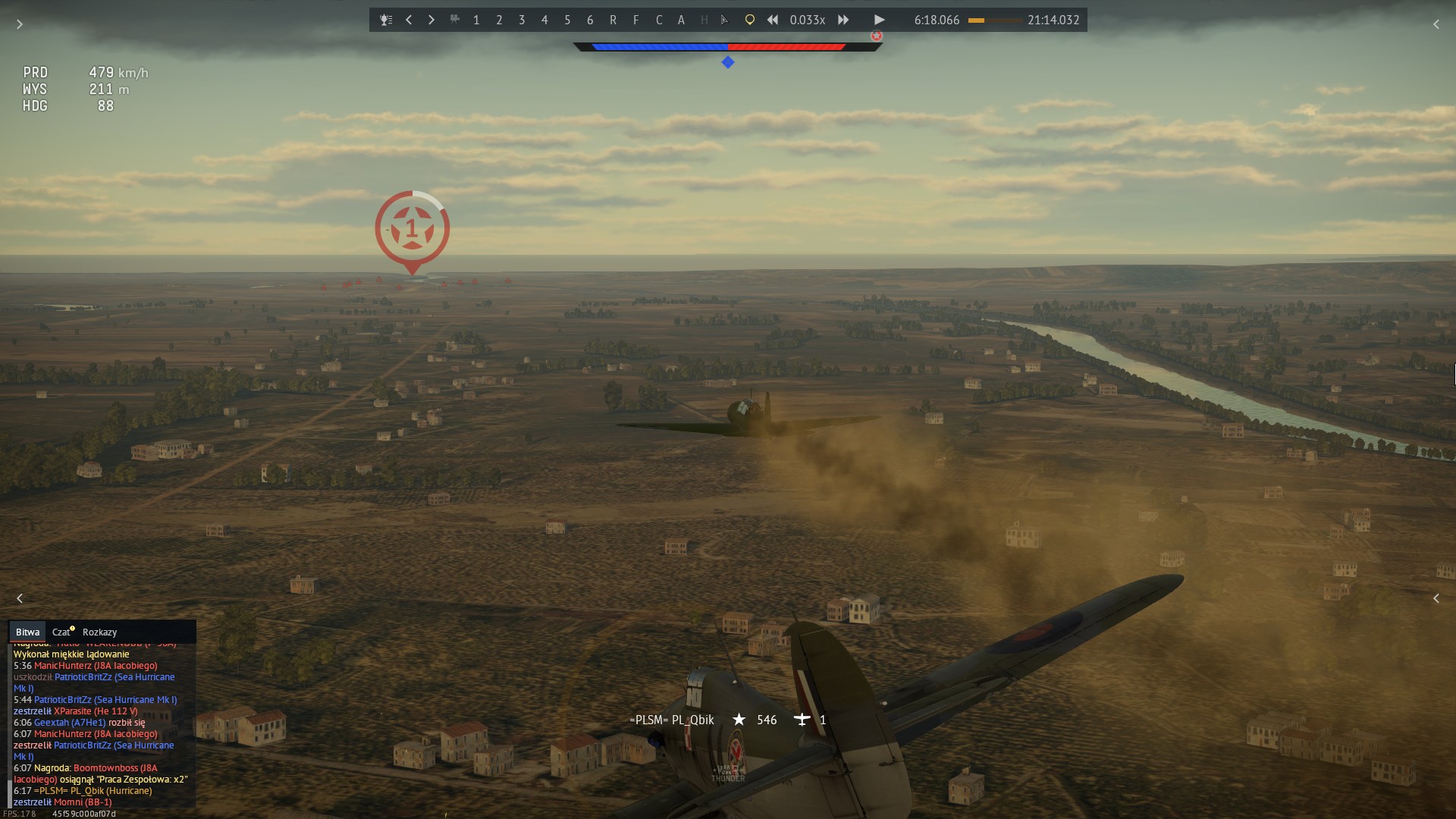
Task: Click the replay timeline progress bar
Action: click(995, 20)
